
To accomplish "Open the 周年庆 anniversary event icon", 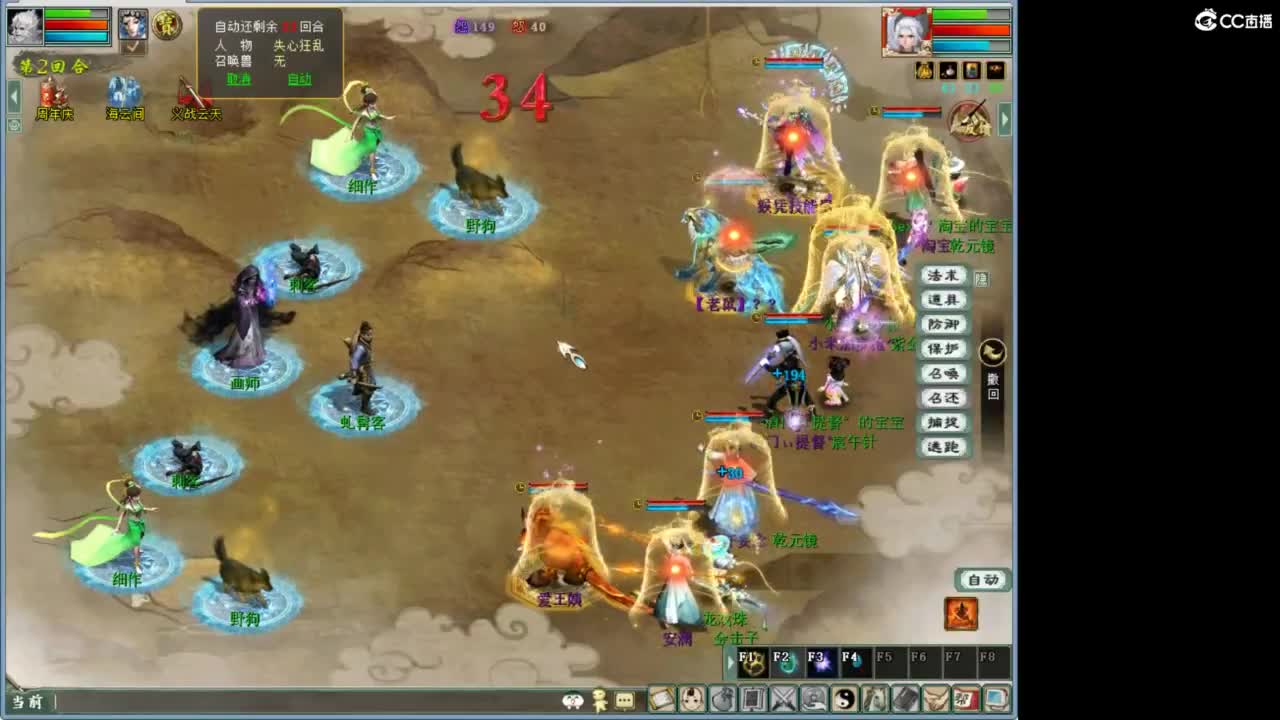I will 55,92.
